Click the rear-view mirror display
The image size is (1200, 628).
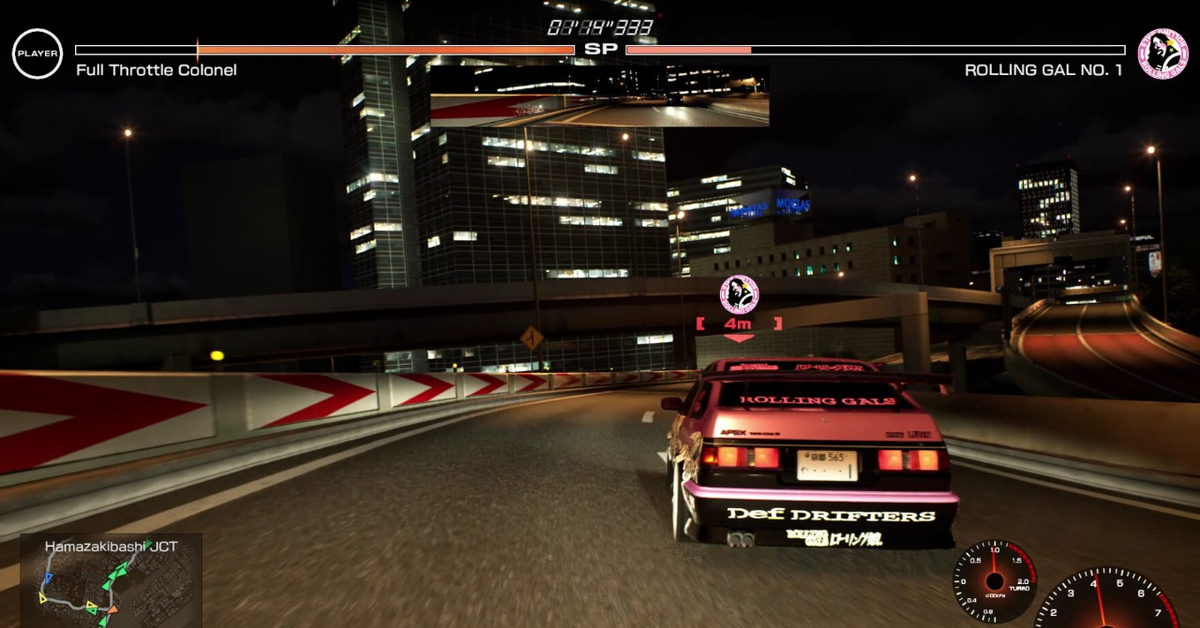pyautogui.click(x=599, y=97)
